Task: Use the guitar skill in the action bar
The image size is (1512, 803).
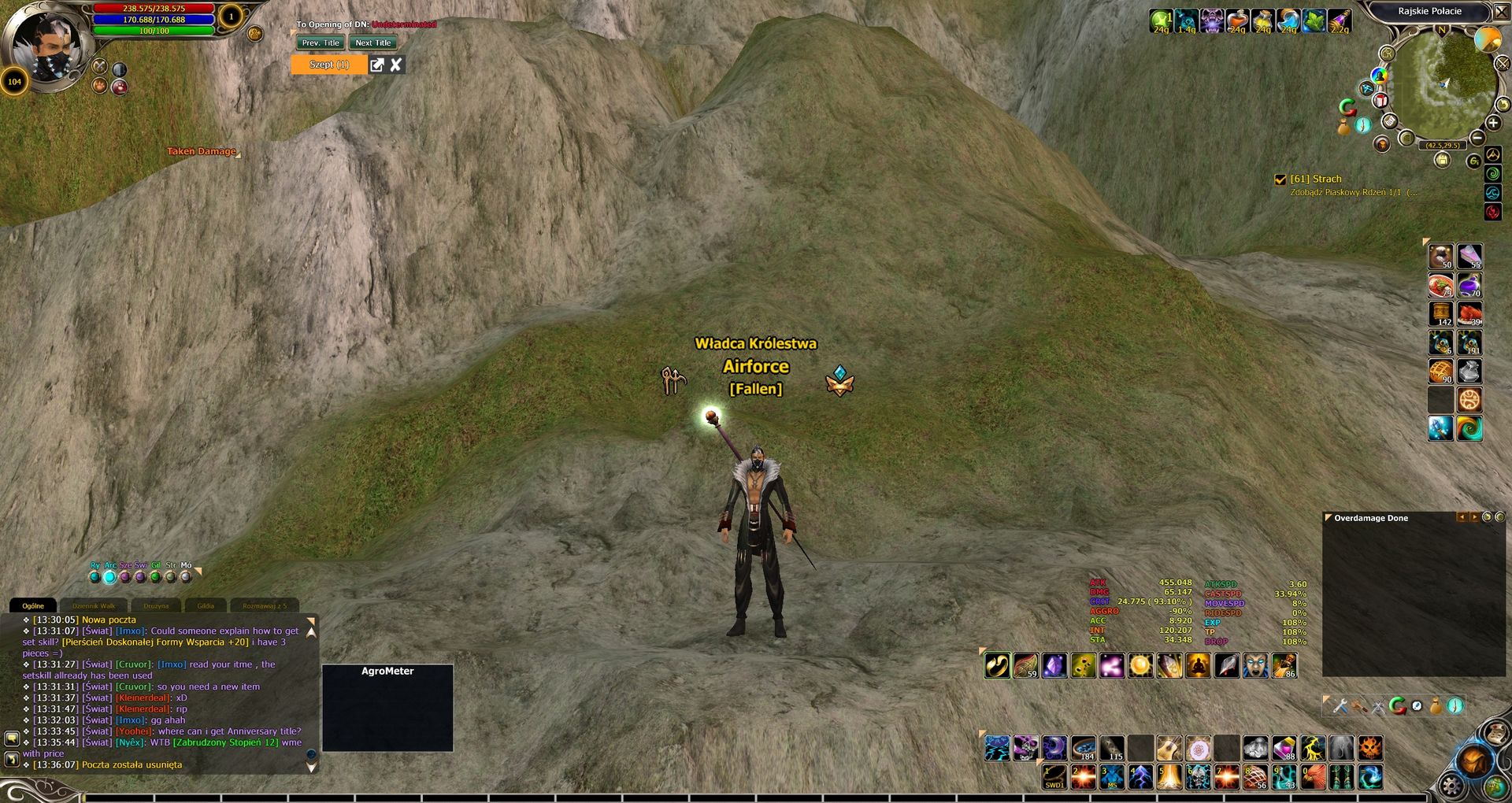Action: (1169, 748)
